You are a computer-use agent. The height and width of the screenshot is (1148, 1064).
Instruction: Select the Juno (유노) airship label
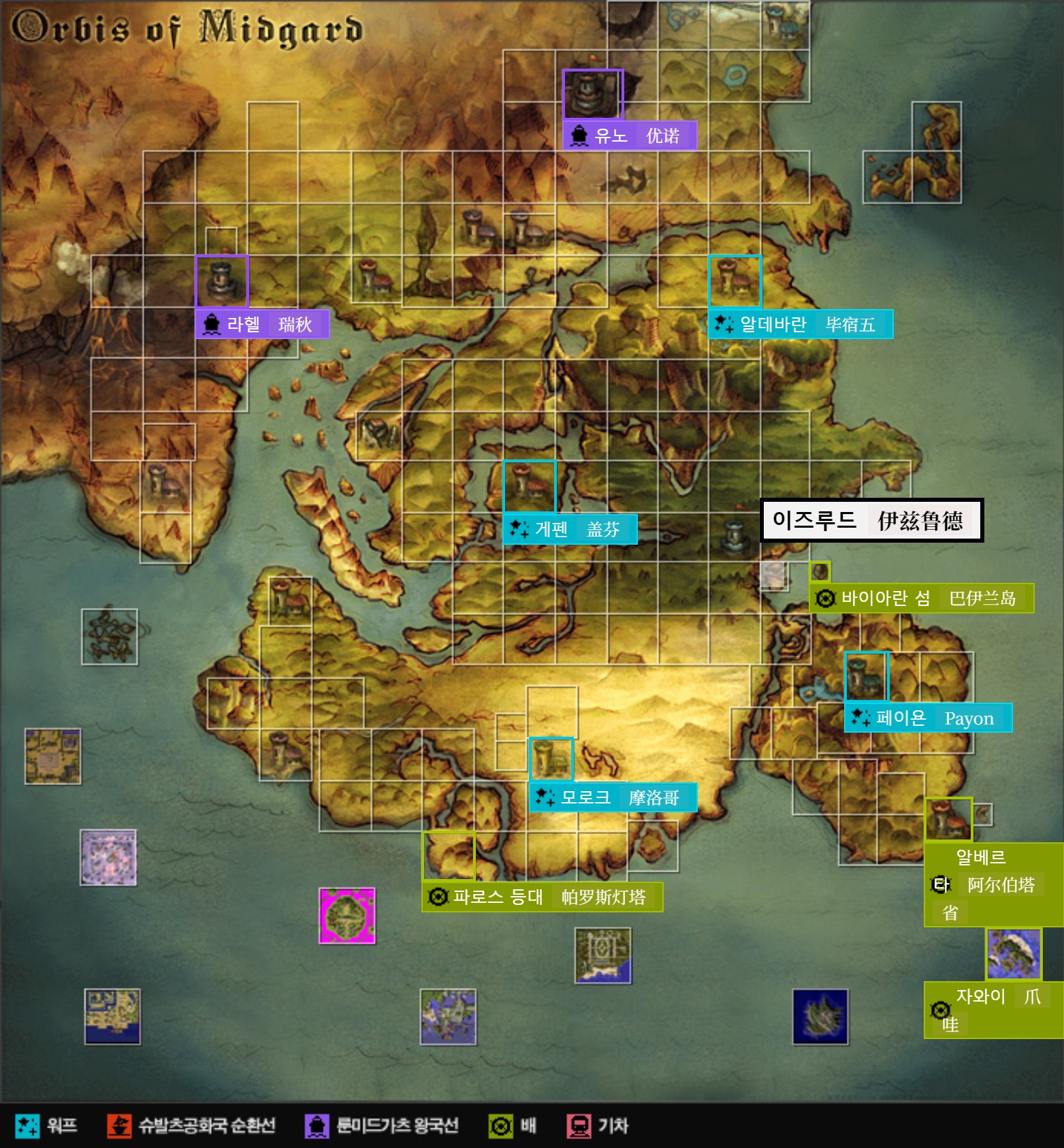(630, 135)
